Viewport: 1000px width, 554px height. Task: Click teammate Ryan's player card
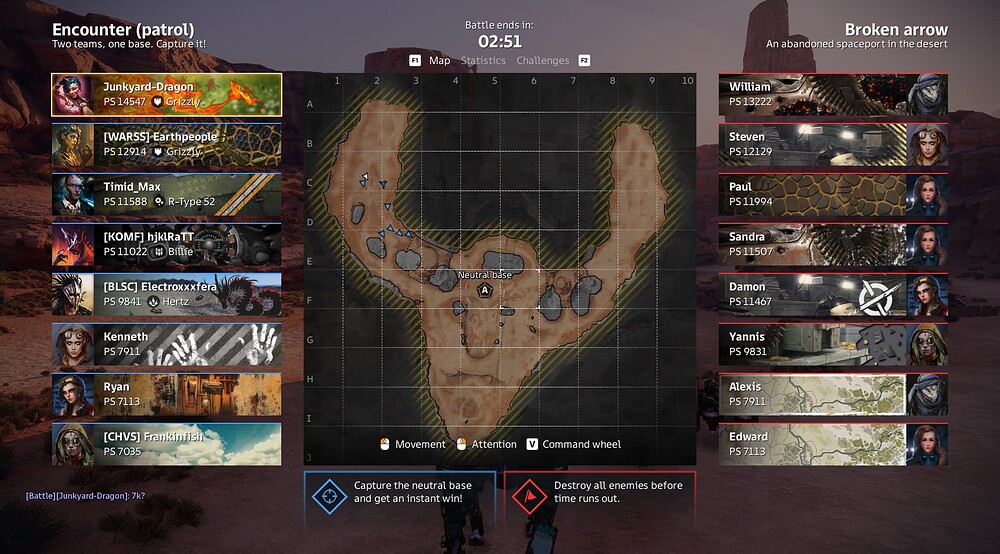167,394
